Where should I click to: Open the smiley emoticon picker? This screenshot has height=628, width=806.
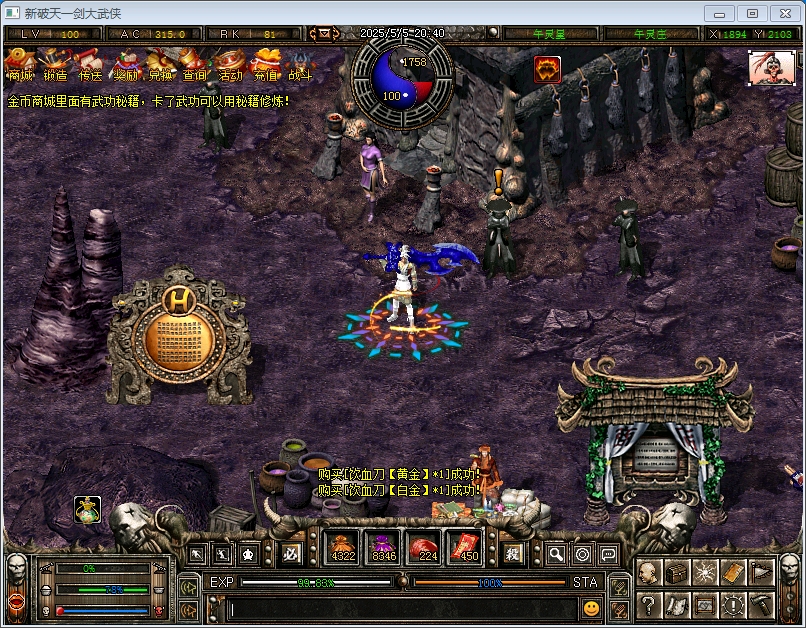(592, 607)
